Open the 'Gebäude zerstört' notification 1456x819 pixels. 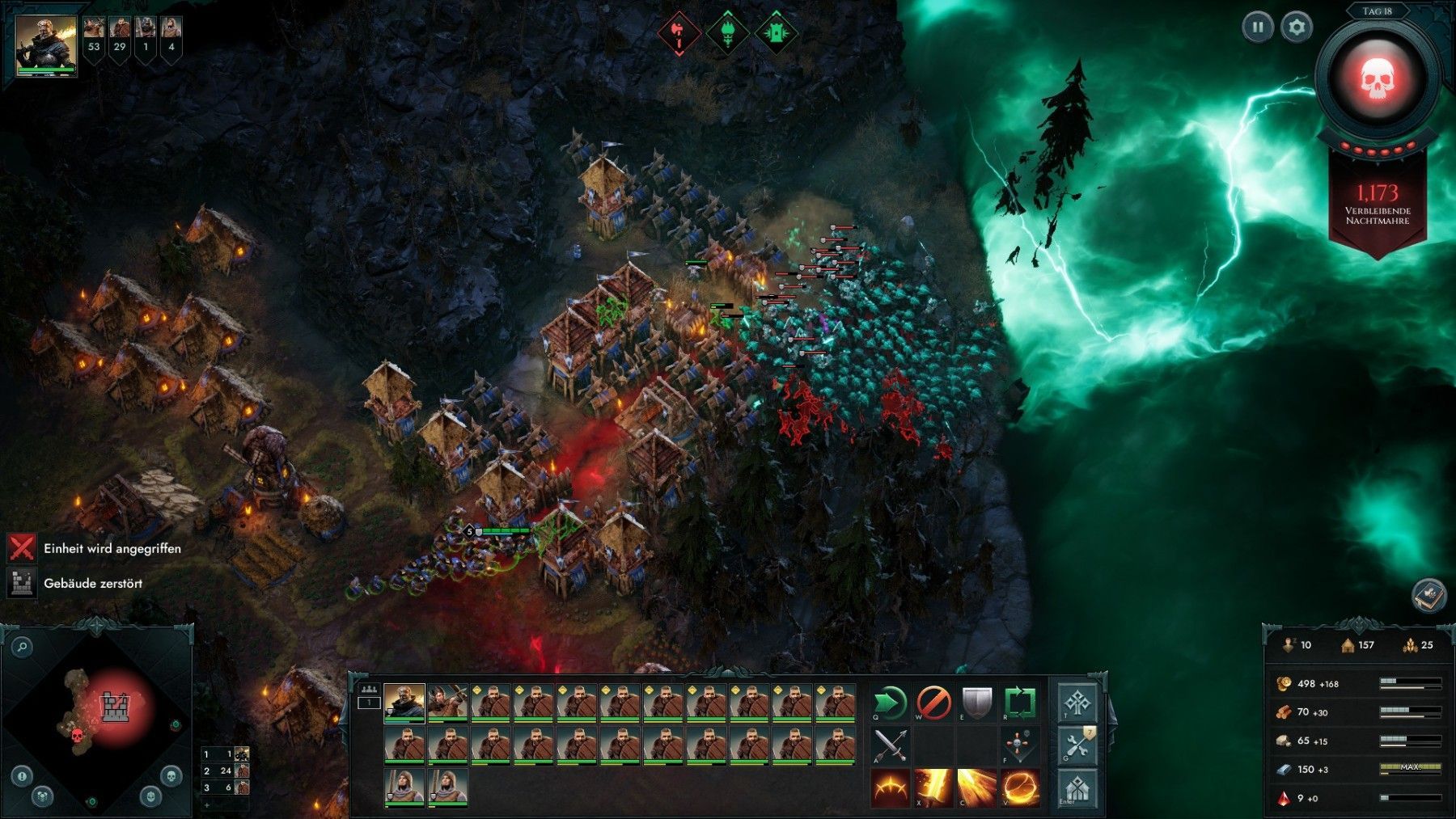93,583
